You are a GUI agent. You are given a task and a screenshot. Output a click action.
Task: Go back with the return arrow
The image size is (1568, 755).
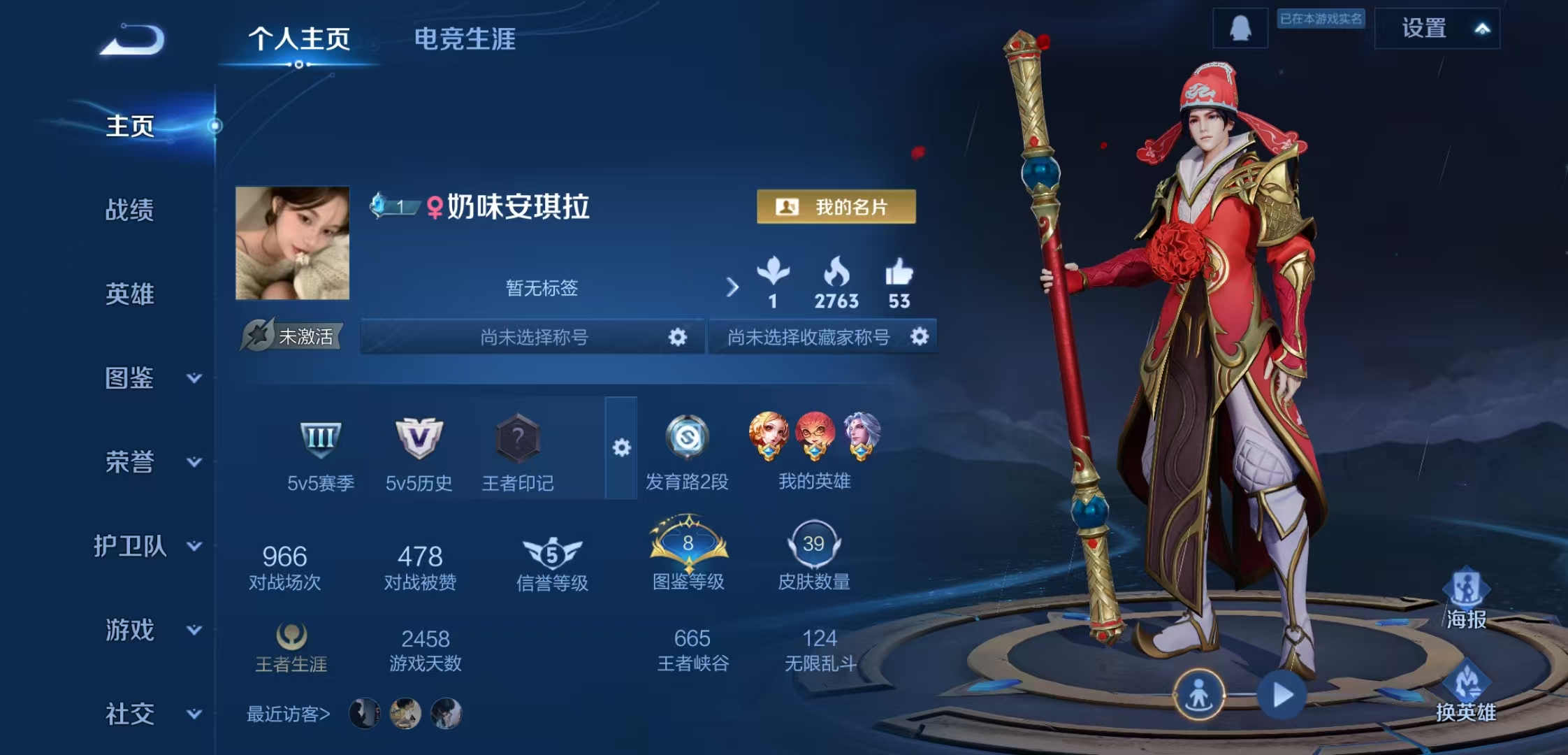point(133,40)
